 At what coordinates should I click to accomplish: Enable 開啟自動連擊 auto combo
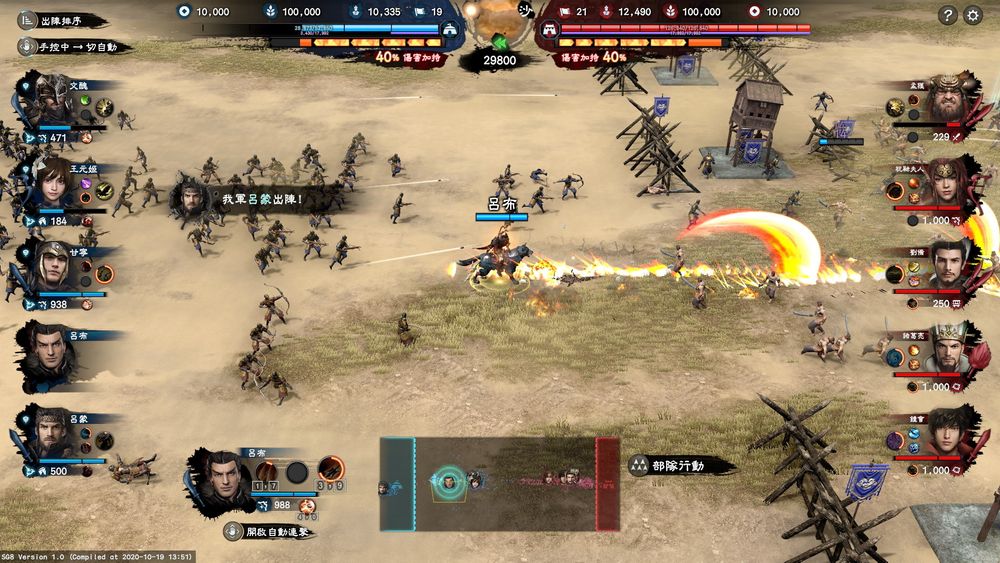(268, 532)
